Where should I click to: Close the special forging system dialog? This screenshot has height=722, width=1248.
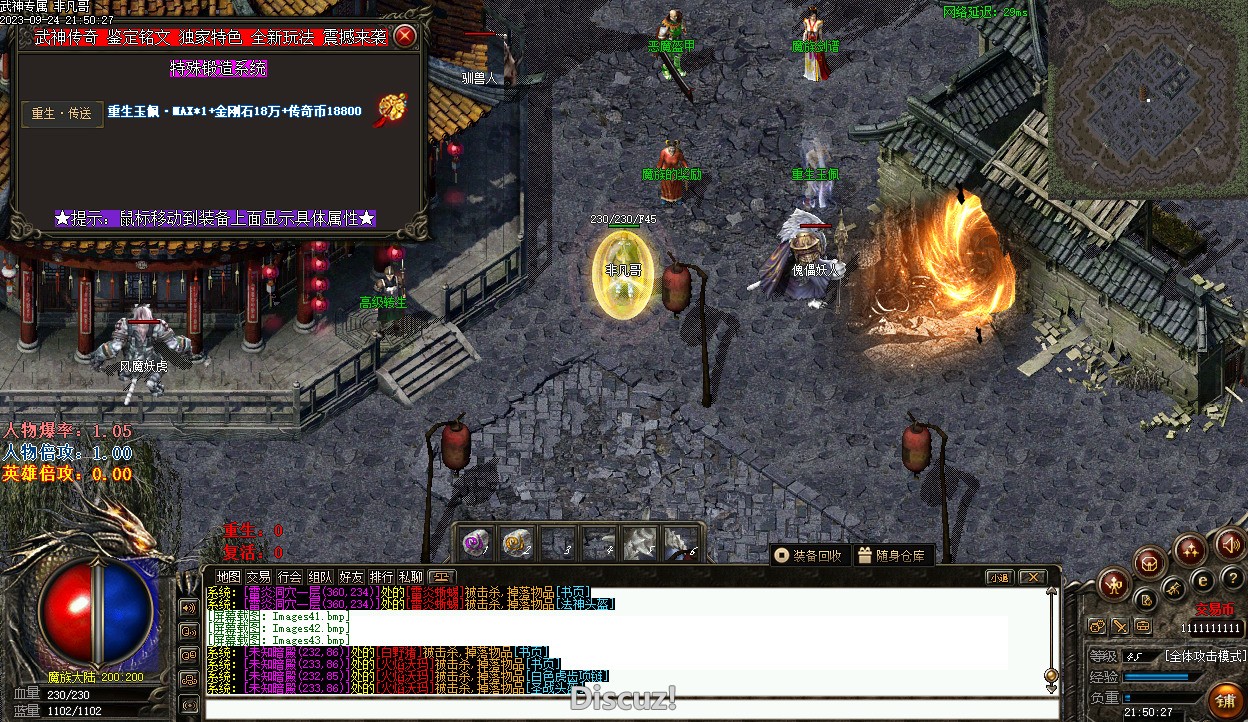coord(405,37)
